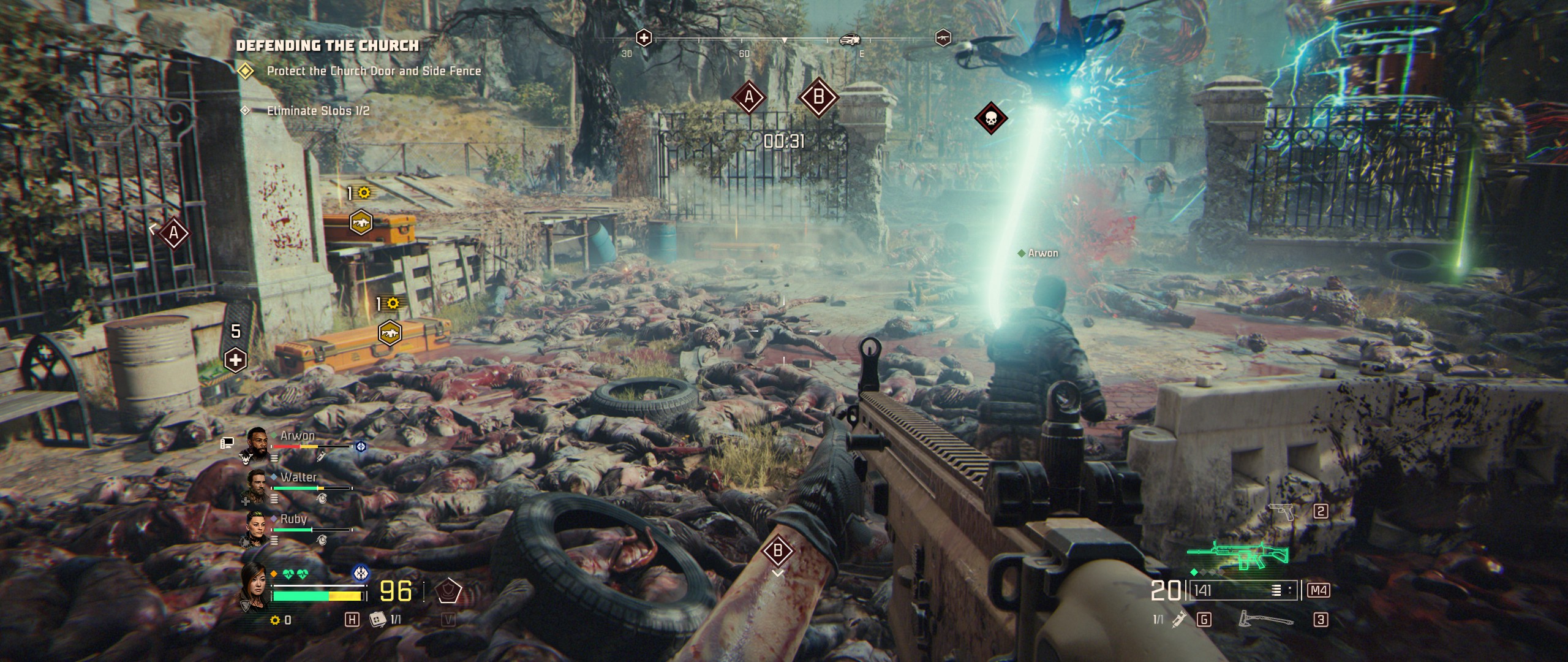Select the rifle icon on the compass

943,38
